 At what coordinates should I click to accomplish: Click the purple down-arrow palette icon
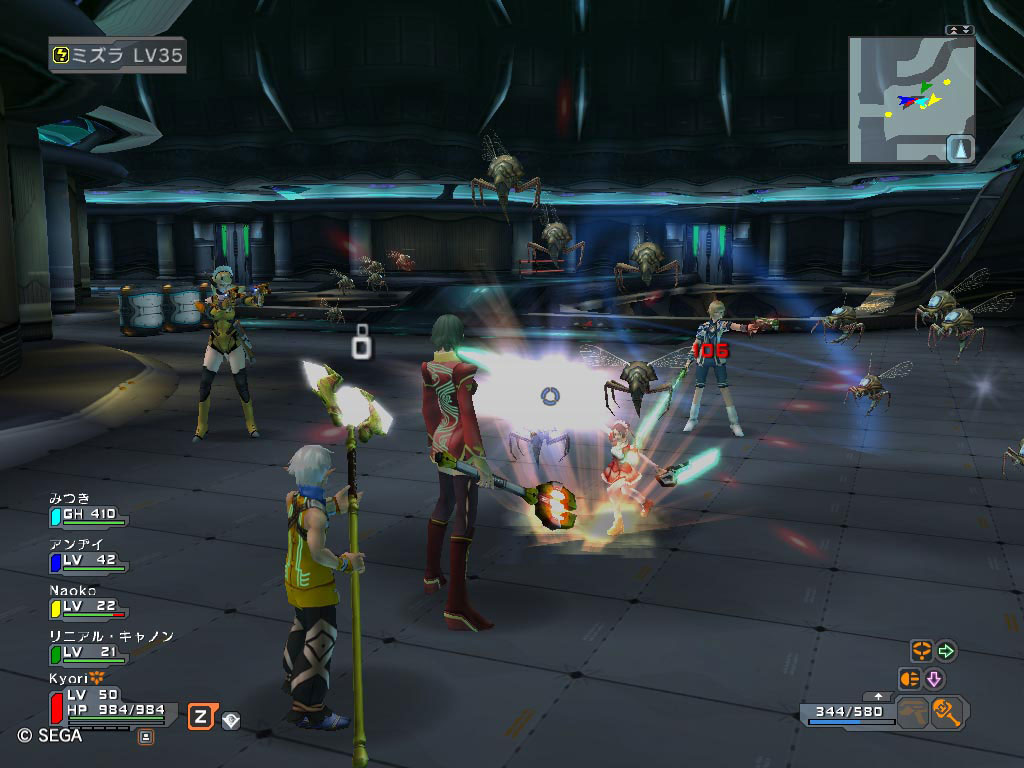click(x=934, y=679)
